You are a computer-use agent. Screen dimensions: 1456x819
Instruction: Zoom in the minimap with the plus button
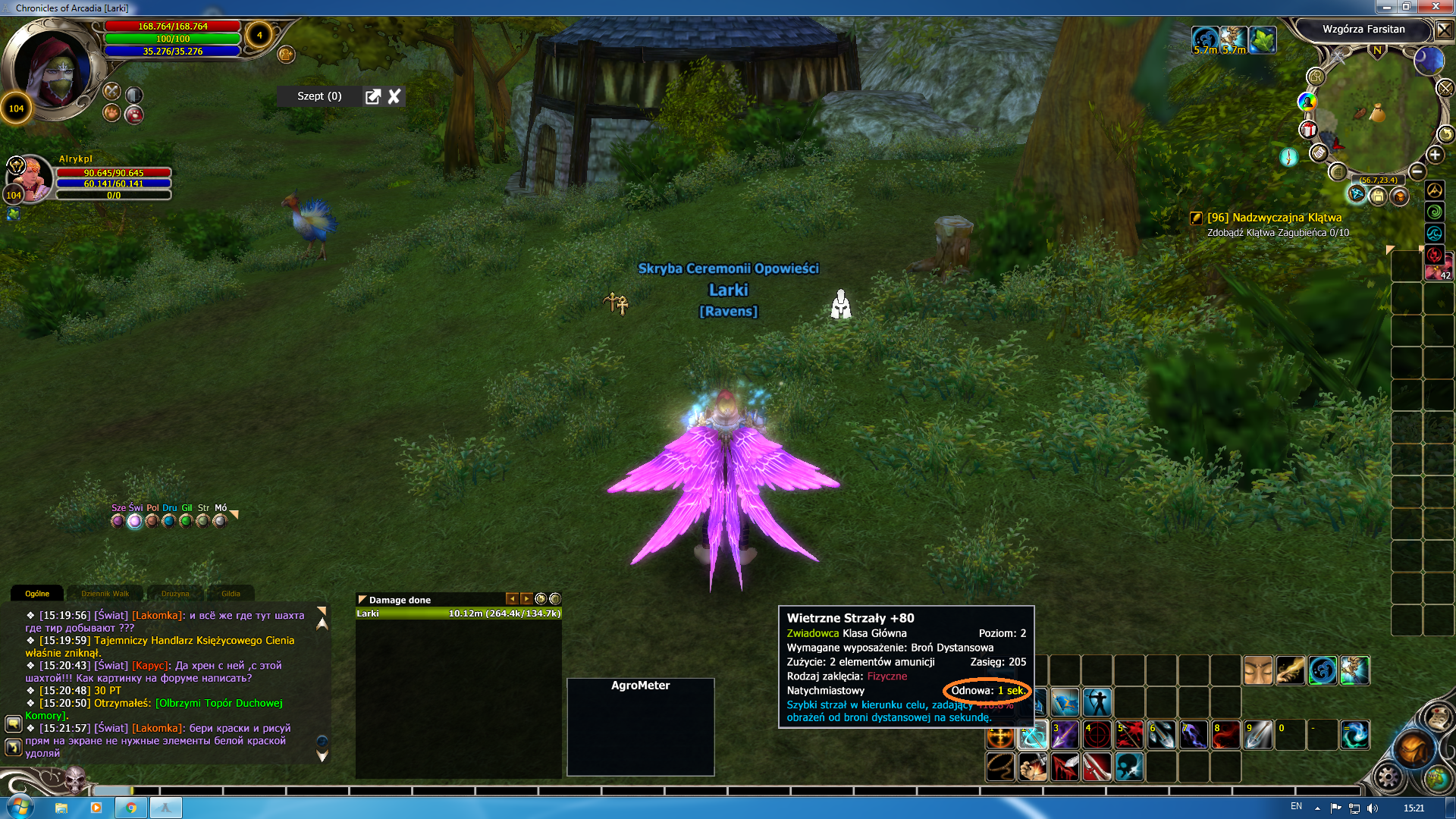[1435, 155]
